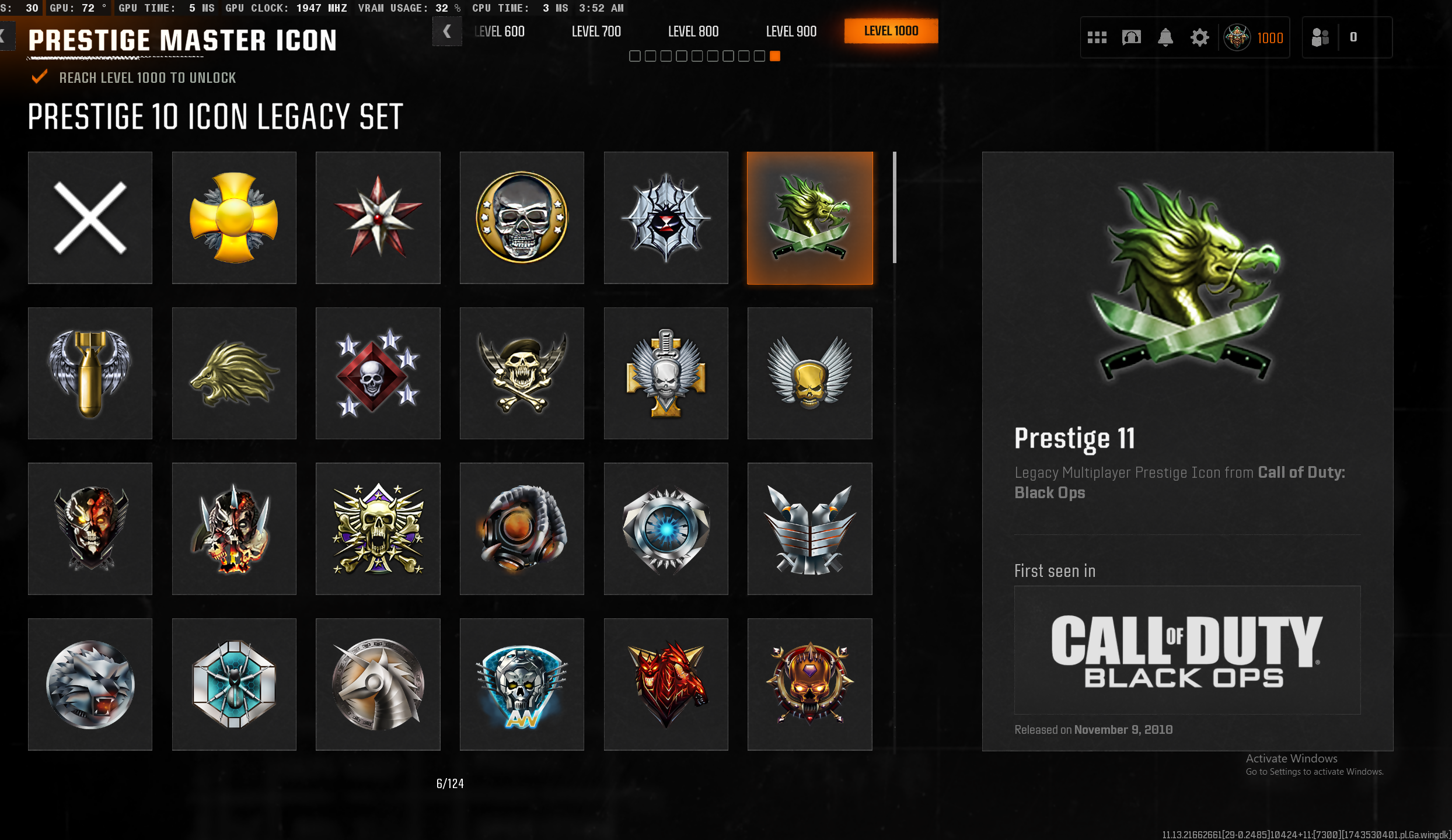Open the grid menu icon
Viewport: 1452px width, 840px height.
pos(1097,38)
